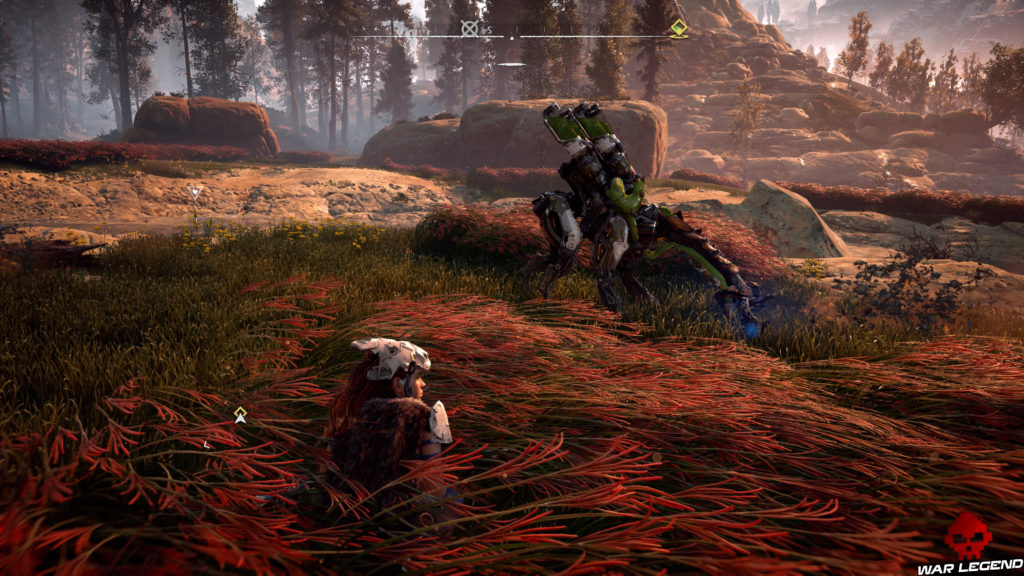Select the white triangle resource marker
Image resolution: width=1024 pixels, height=576 pixels.
click(195, 192)
